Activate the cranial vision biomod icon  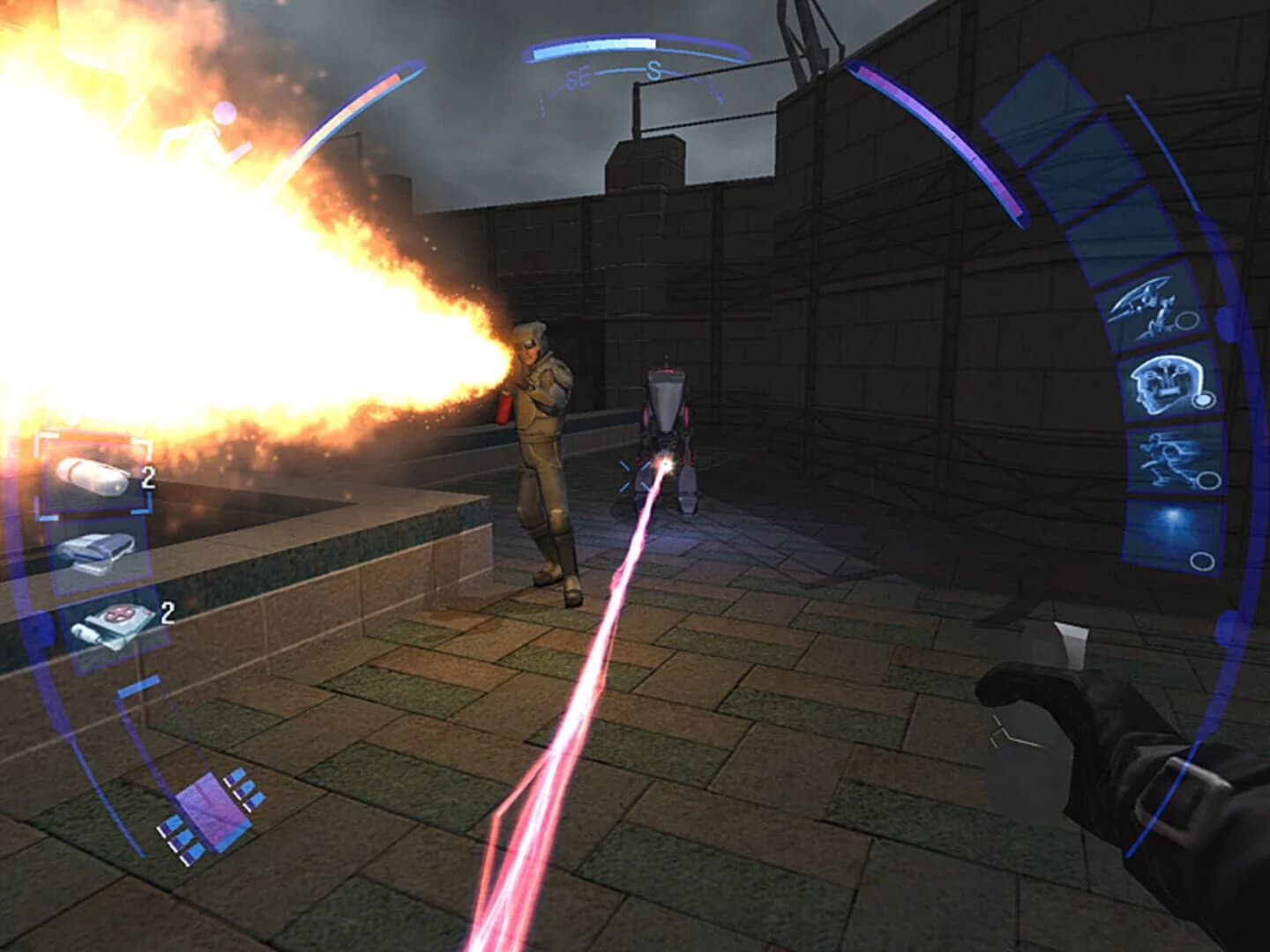pyautogui.click(x=1164, y=385)
